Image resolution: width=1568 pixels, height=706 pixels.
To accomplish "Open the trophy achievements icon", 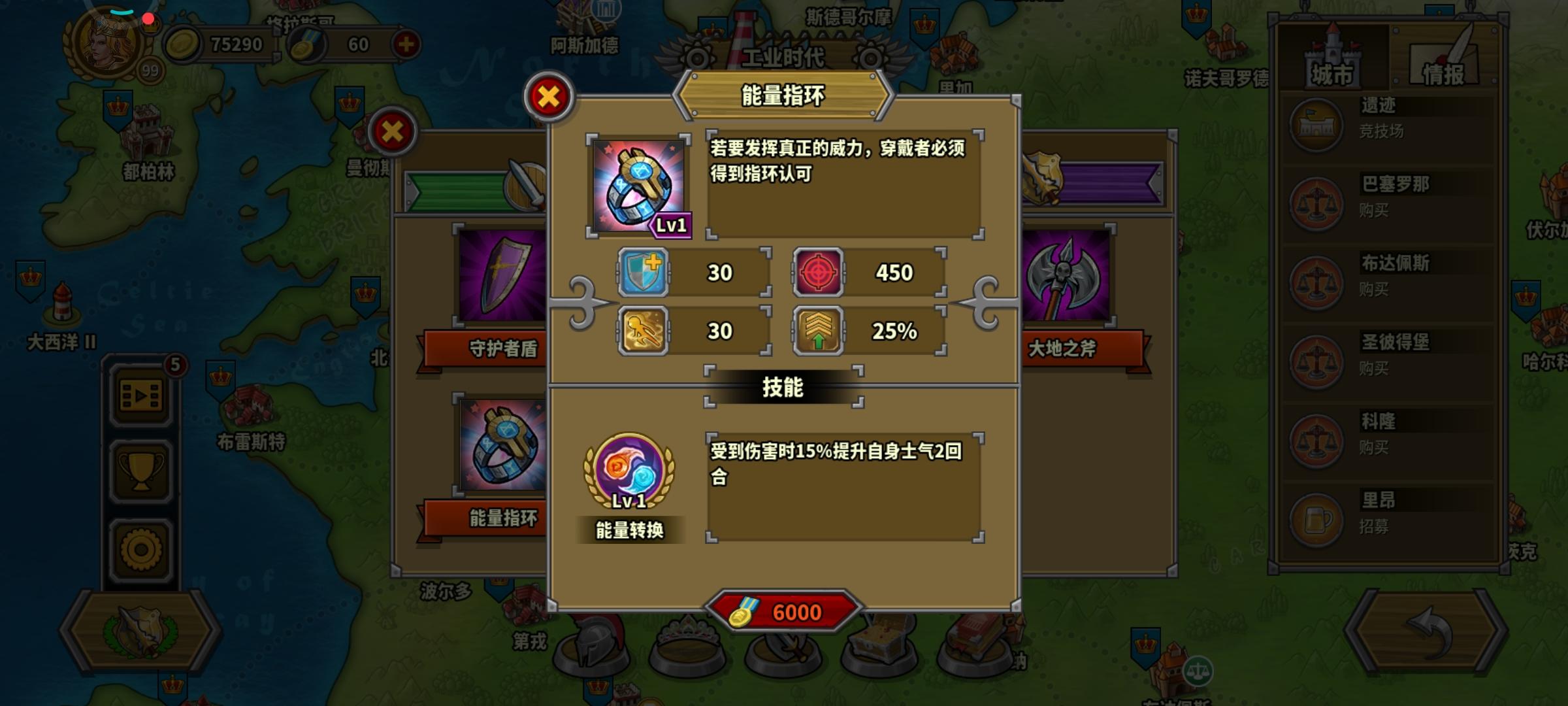I will tap(140, 468).
